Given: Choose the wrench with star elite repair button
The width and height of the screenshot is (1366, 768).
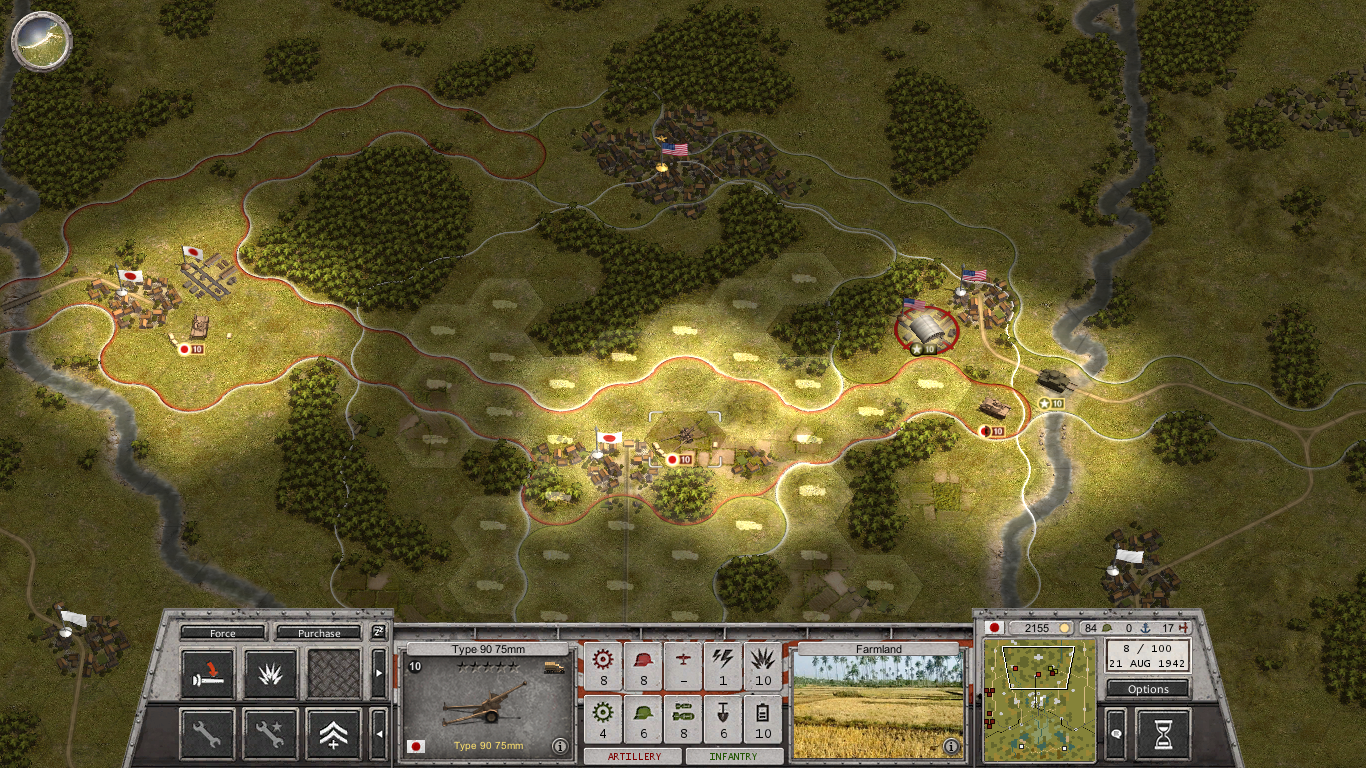Looking at the screenshot, I should coord(271,734).
